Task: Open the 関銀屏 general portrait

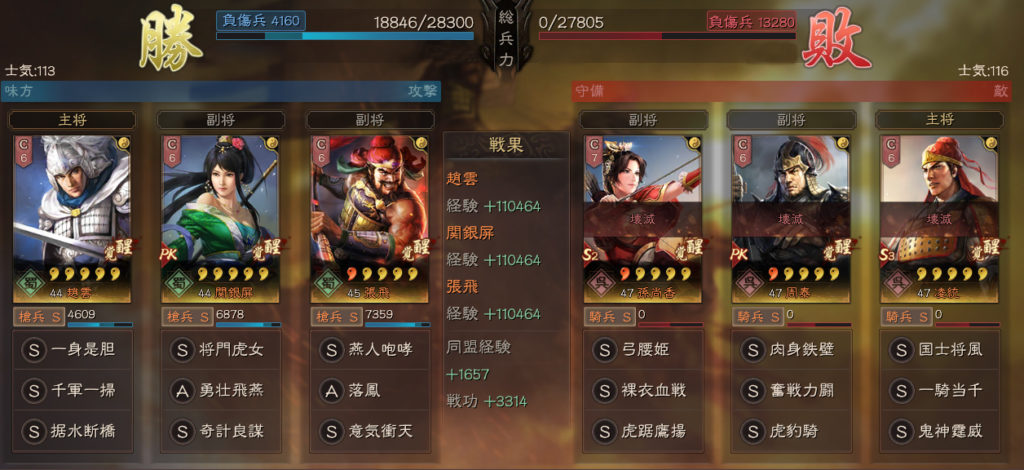Action: (220, 217)
